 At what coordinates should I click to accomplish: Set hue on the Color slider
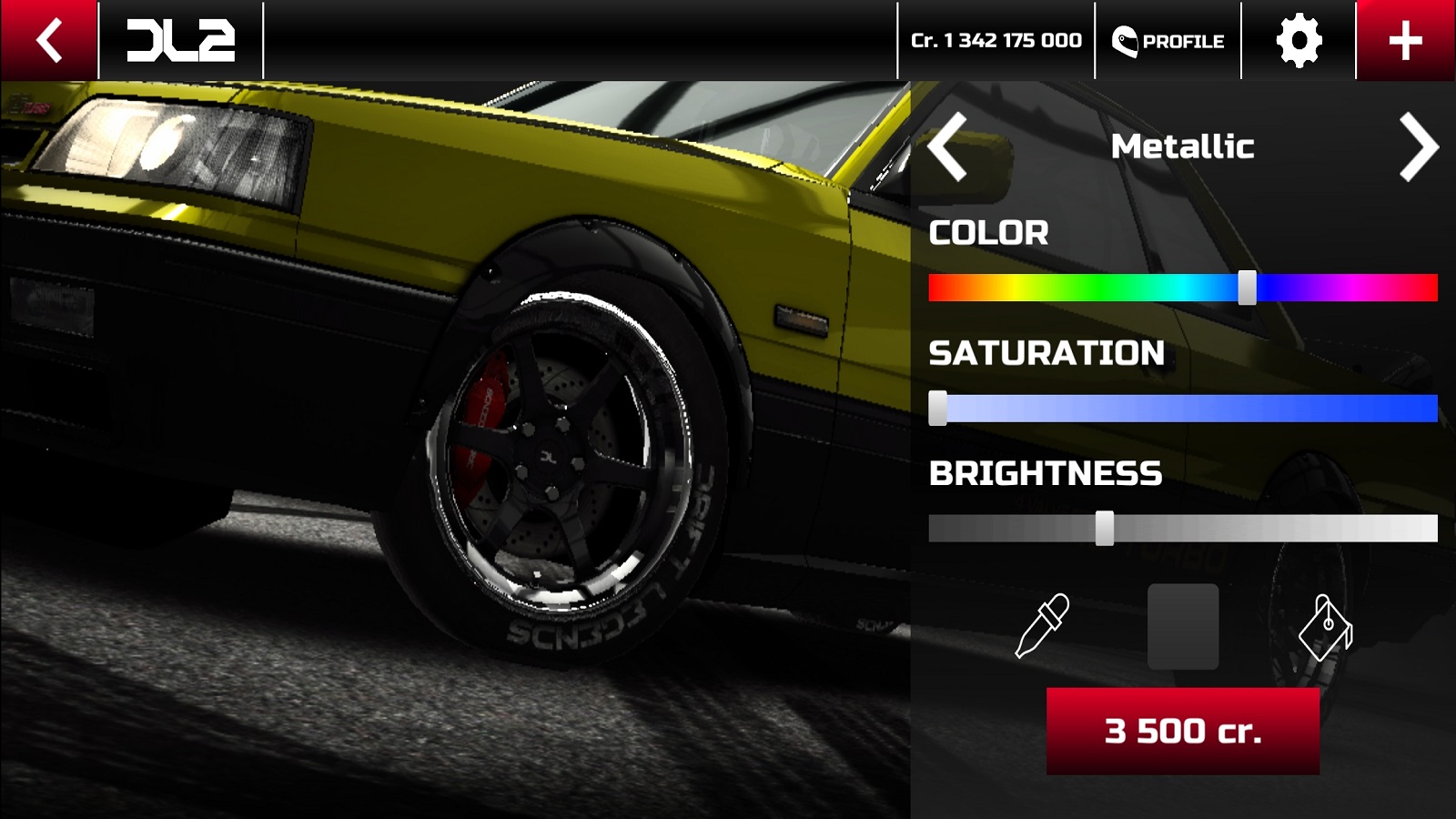[x=1248, y=288]
